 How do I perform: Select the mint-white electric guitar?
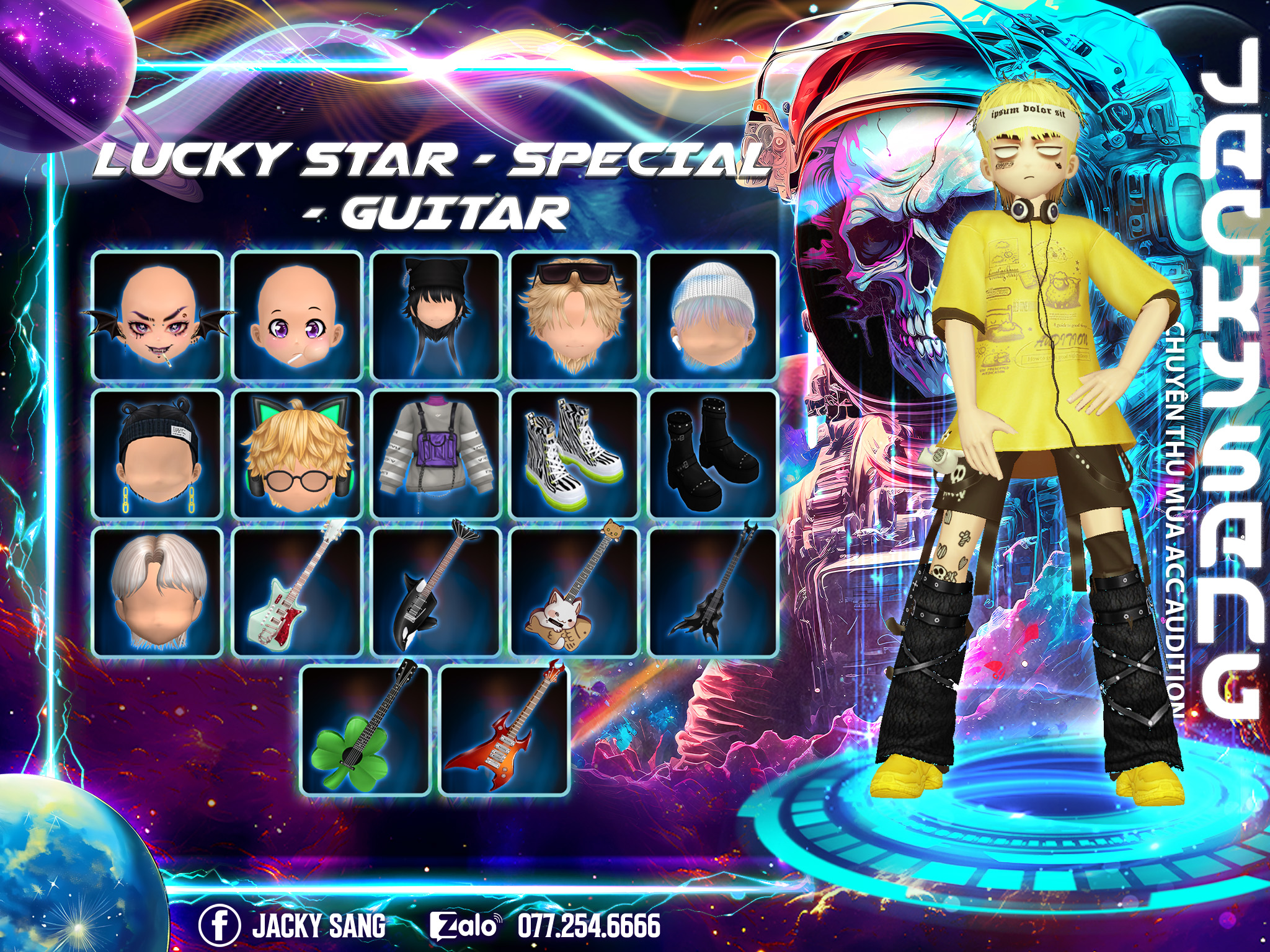point(297,593)
